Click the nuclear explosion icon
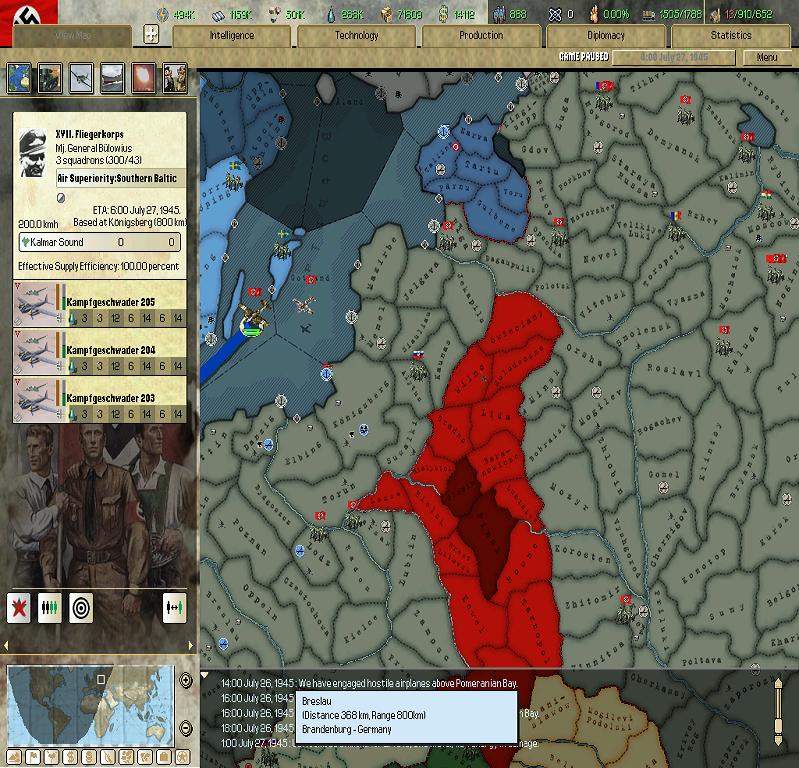799x768 pixels. (143, 77)
